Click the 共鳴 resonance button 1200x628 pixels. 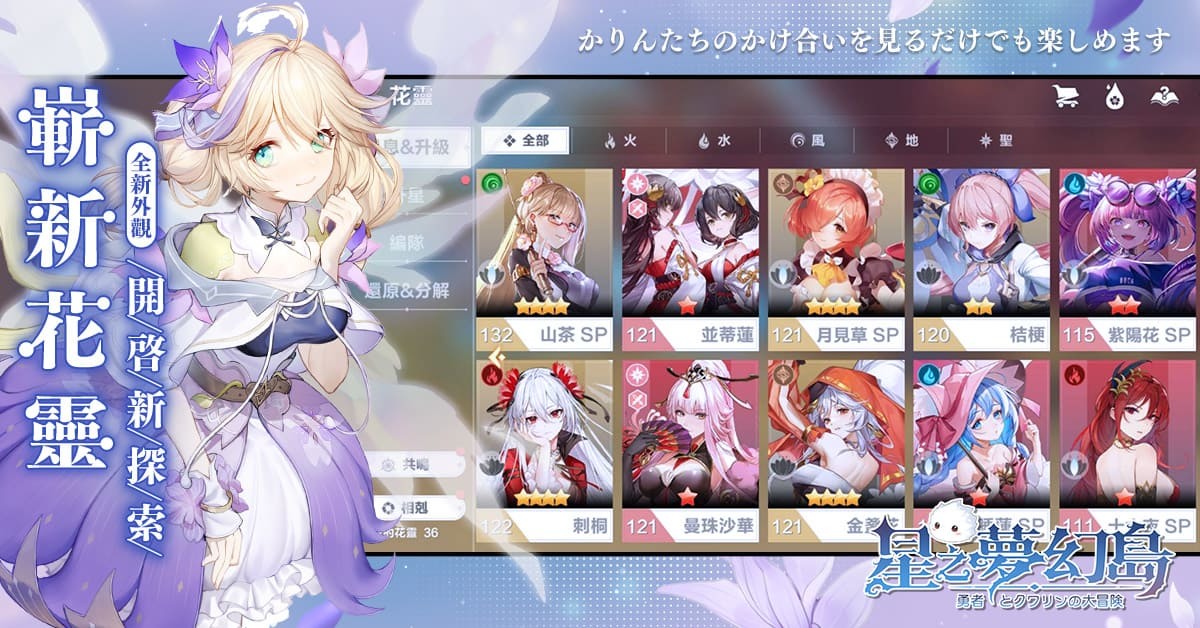tap(419, 465)
